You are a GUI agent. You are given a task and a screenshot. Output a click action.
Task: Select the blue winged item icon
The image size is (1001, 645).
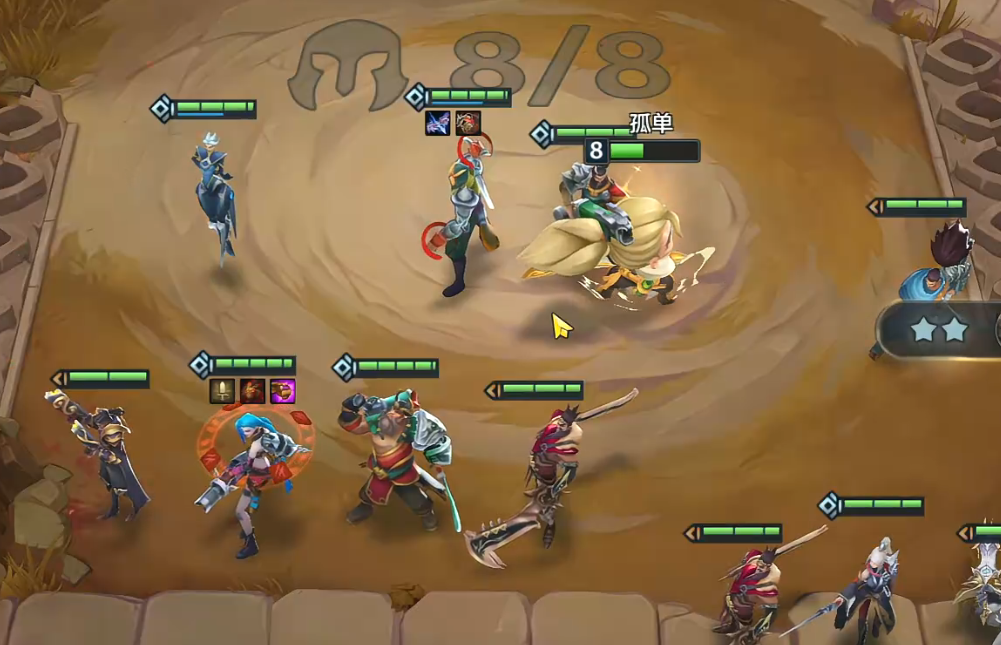(x=438, y=123)
